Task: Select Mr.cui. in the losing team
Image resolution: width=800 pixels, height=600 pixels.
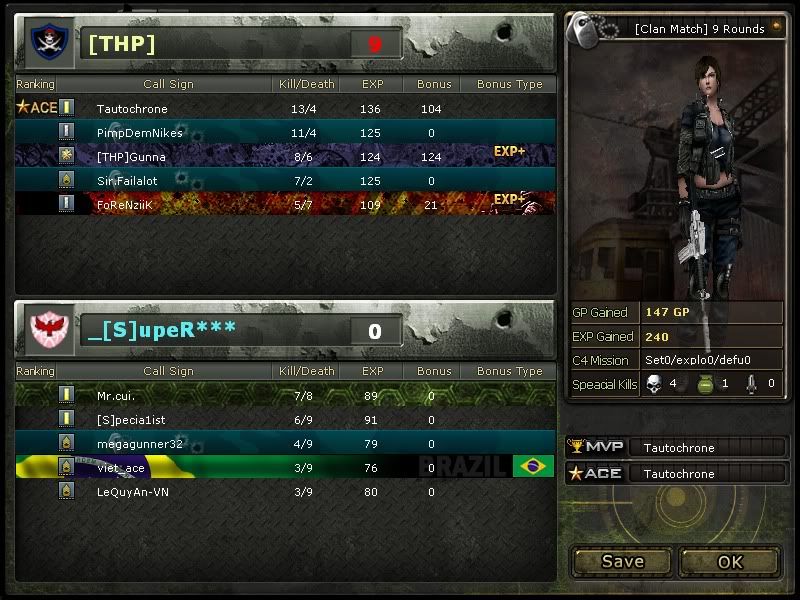Action: tap(285, 395)
